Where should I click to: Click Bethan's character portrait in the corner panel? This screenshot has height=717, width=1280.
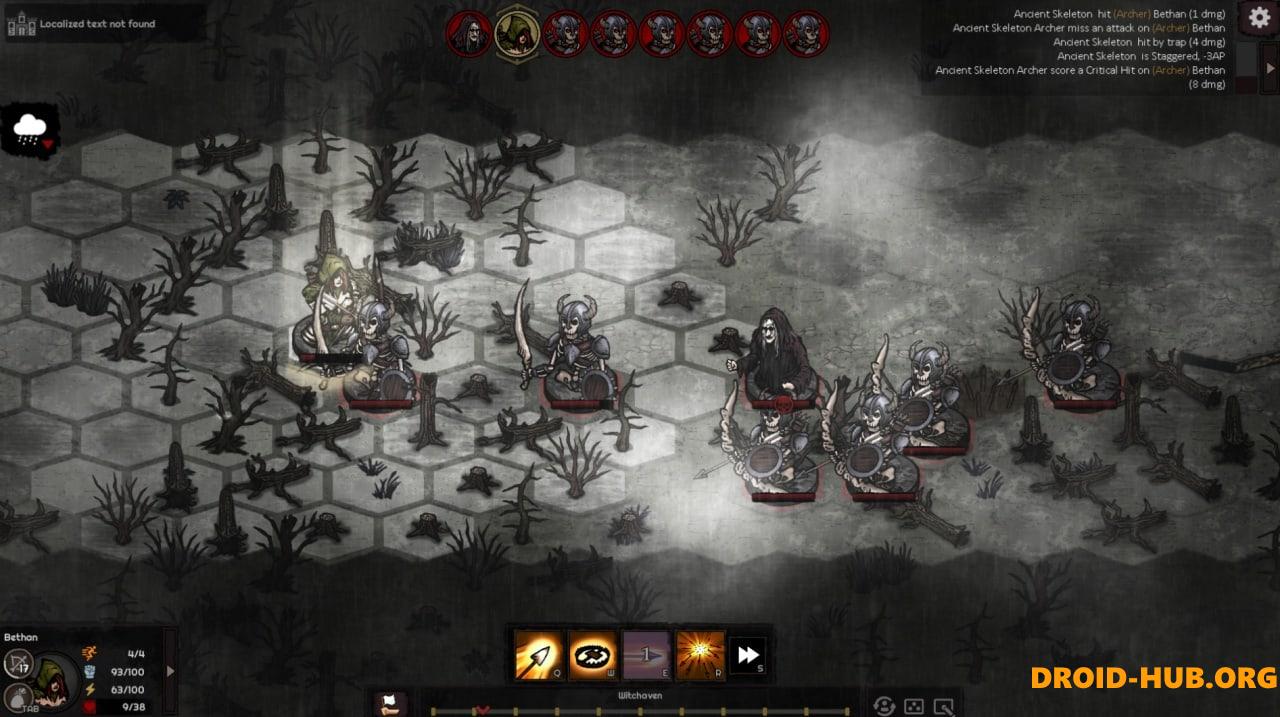(x=55, y=680)
